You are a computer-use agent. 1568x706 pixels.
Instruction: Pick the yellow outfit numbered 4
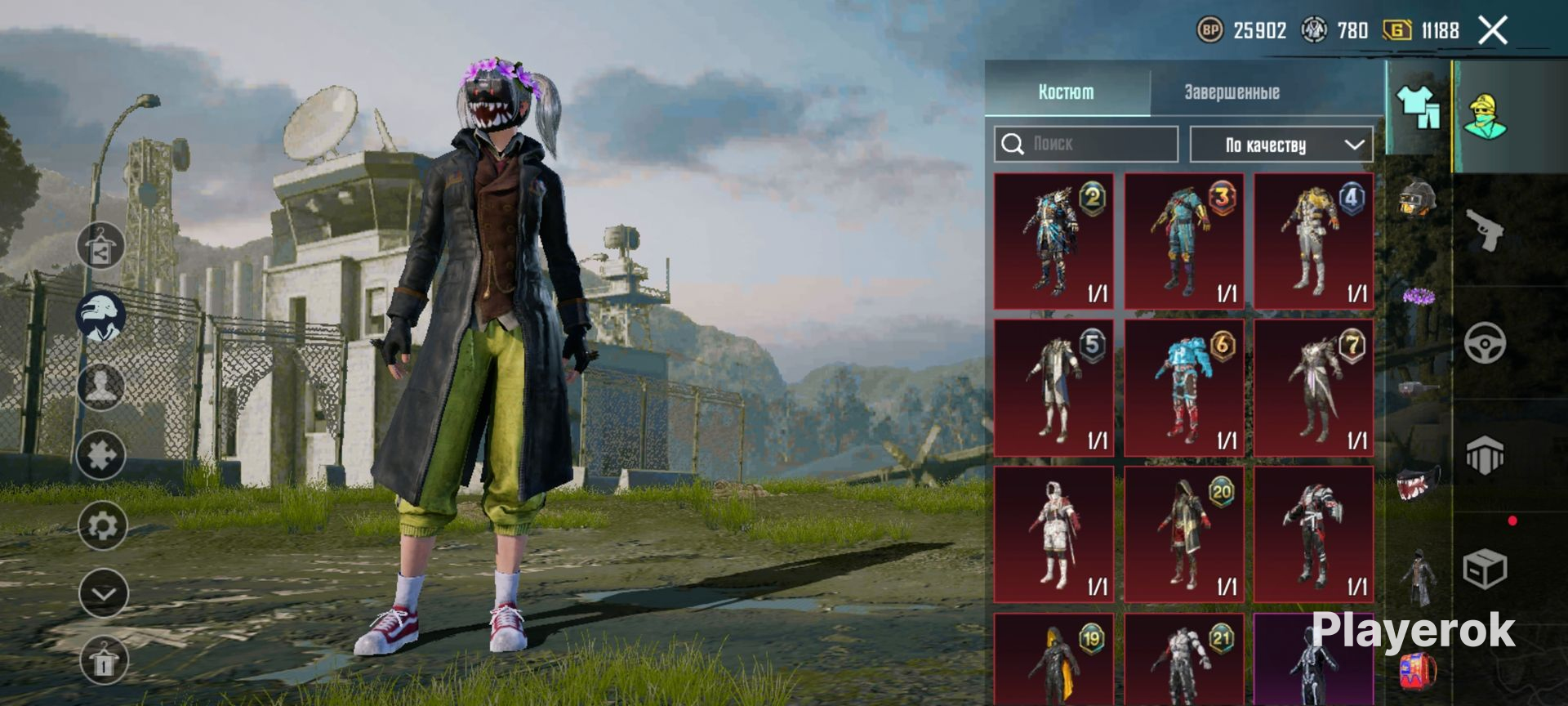pyautogui.click(x=1313, y=241)
